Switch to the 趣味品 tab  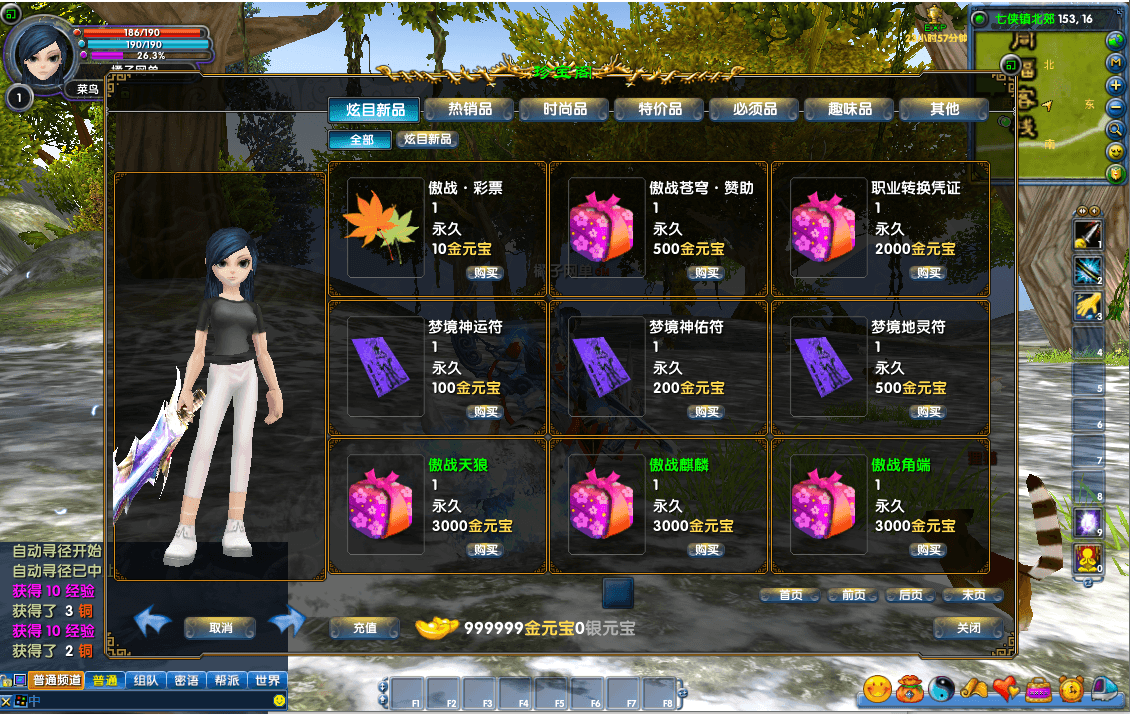coord(849,109)
